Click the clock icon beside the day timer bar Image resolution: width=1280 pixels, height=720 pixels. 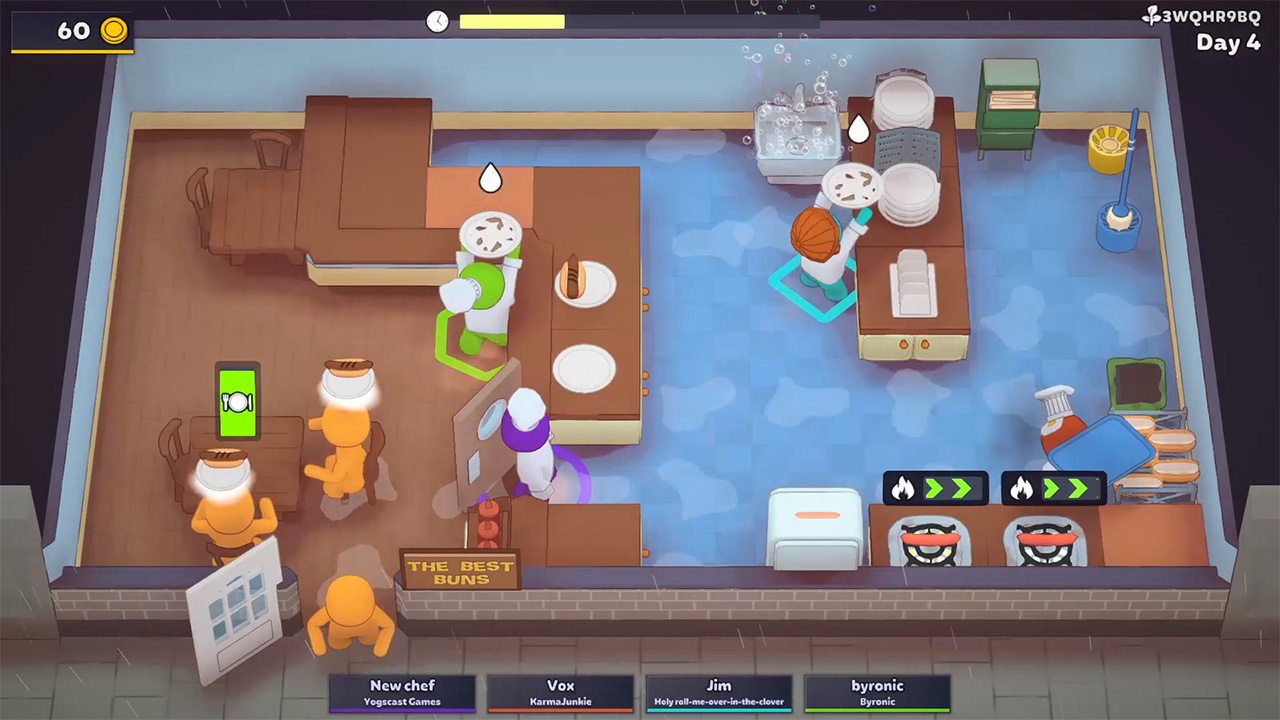437,22
